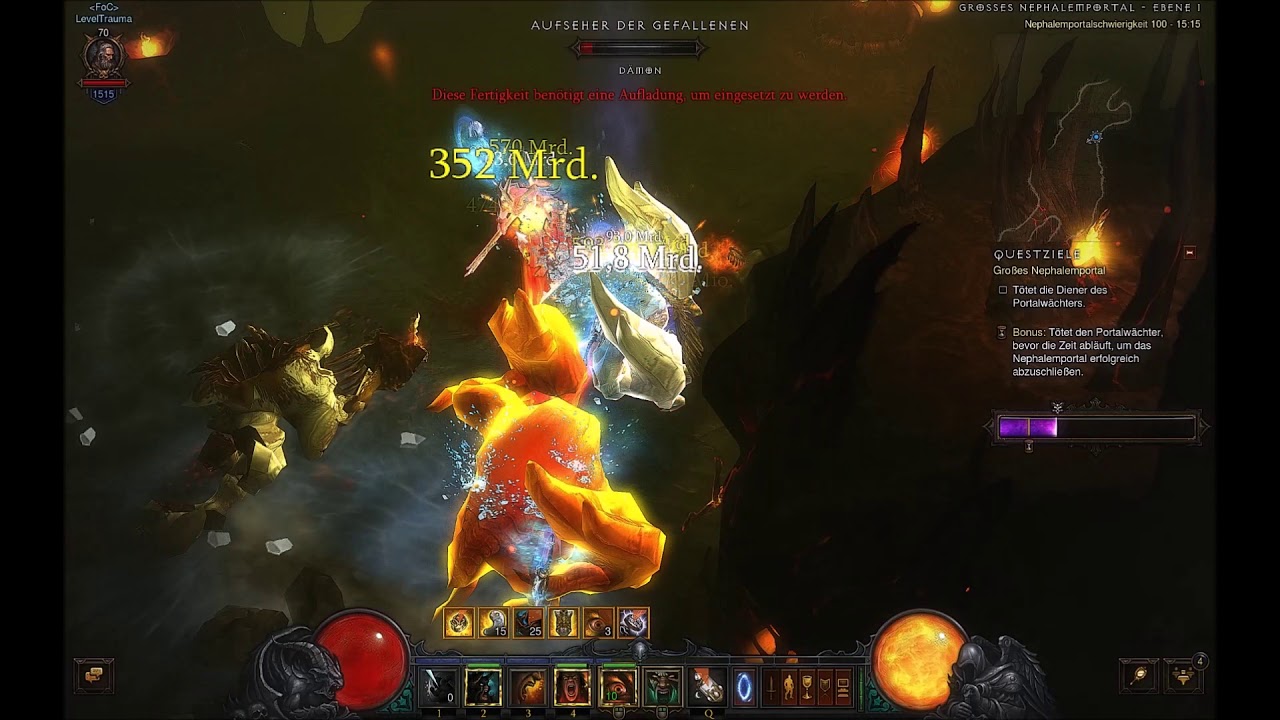
Task: Open the banner shield menu button
Action: pos(825,688)
